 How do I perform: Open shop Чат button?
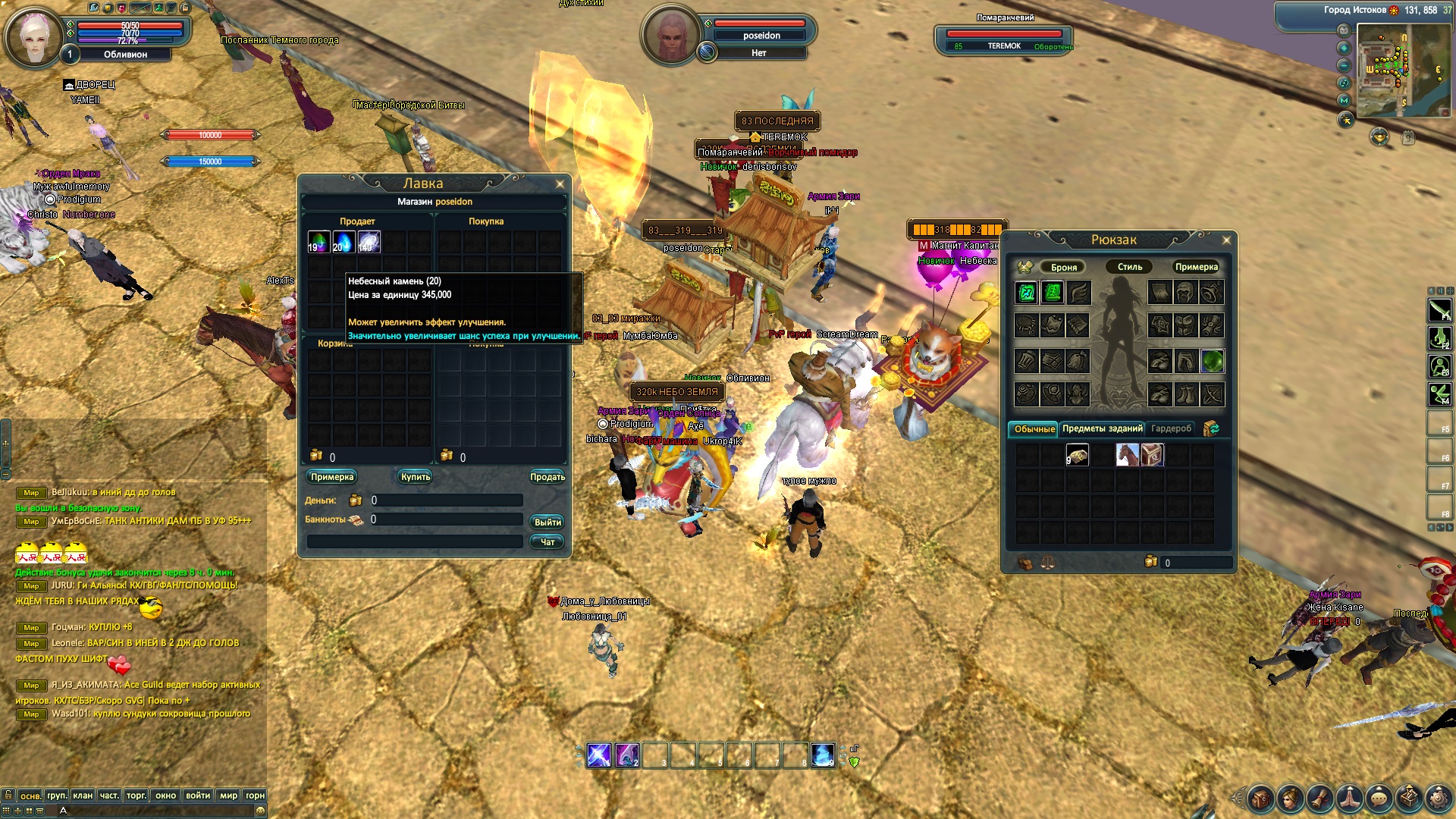click(548, 542)
